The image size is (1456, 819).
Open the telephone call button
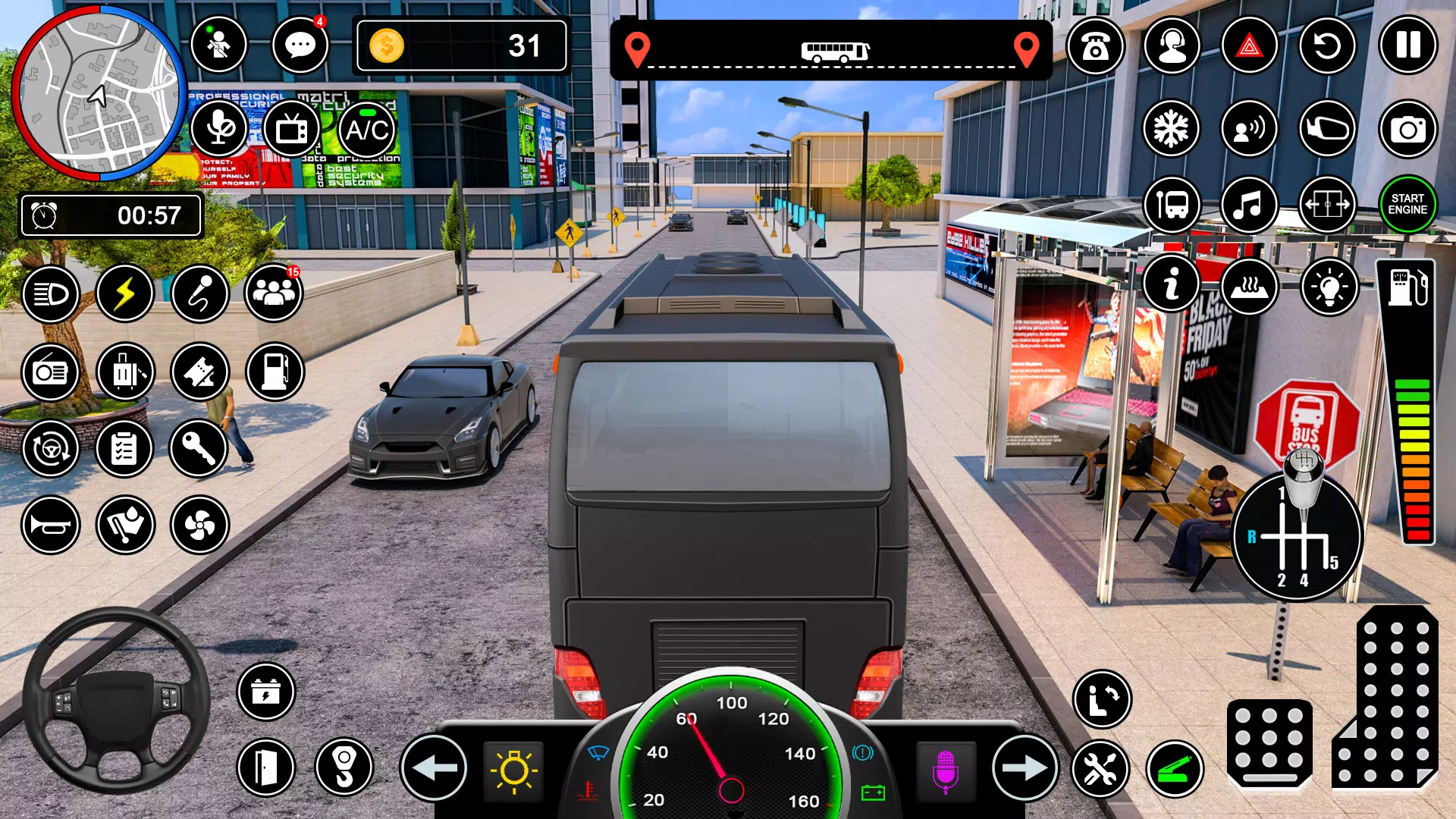(x=1095, y=46)
